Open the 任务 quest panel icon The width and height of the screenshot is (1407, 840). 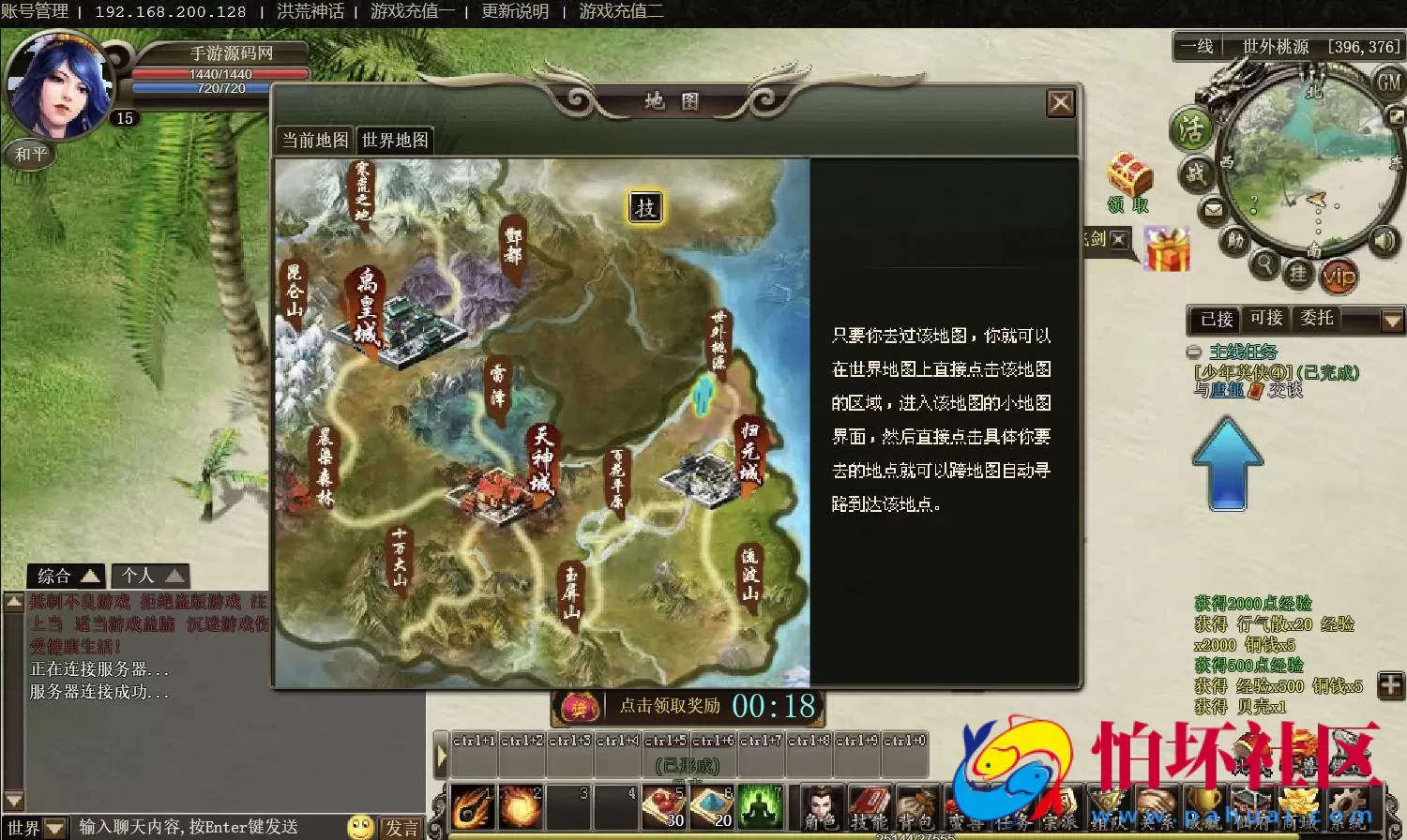(x=1014, y=806)
